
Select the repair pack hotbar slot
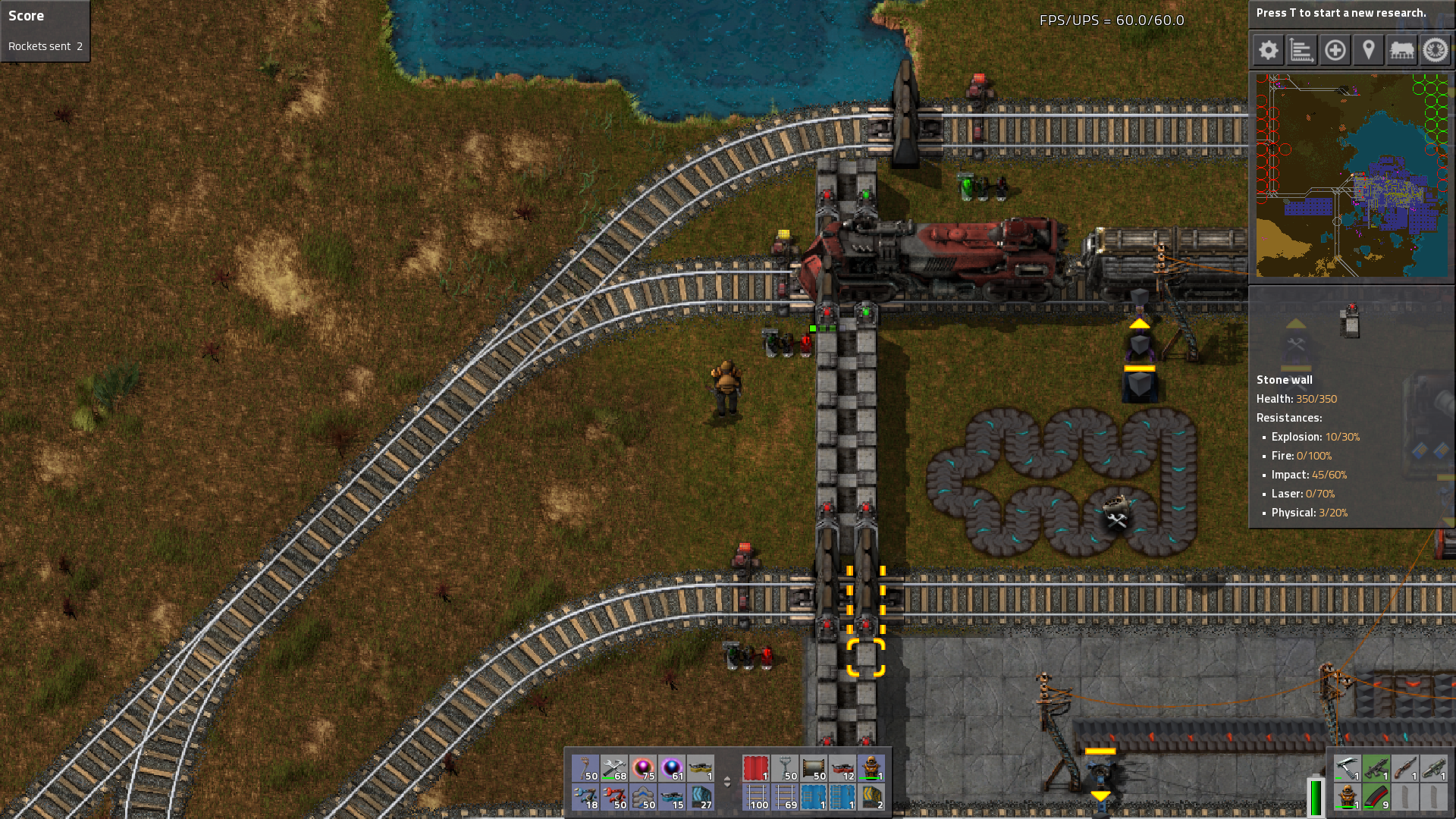[x=614, y=768]
